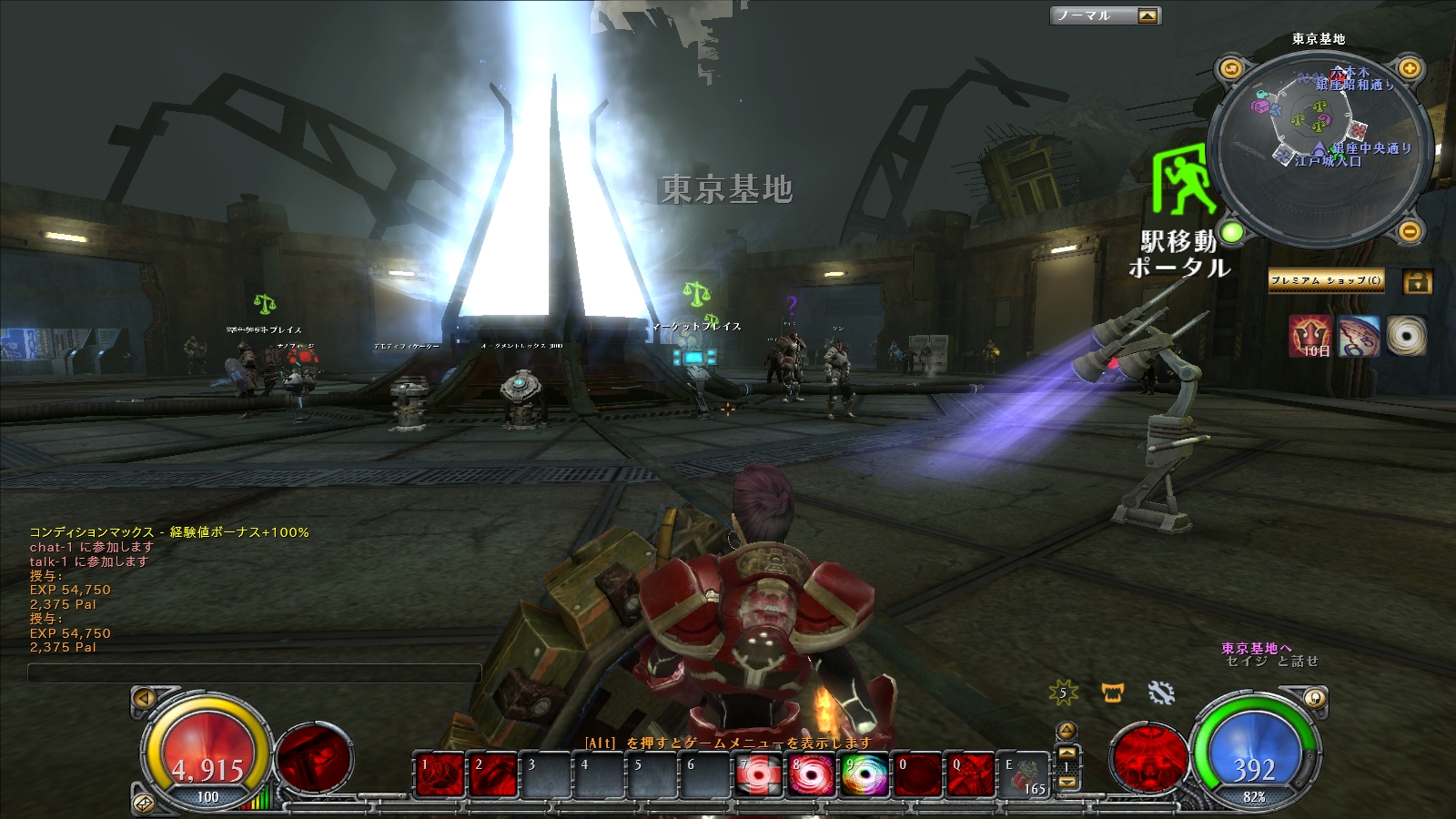Click the orange fanged jaw icon
The image size is (1456, 819).
(x=1112, y=693)
